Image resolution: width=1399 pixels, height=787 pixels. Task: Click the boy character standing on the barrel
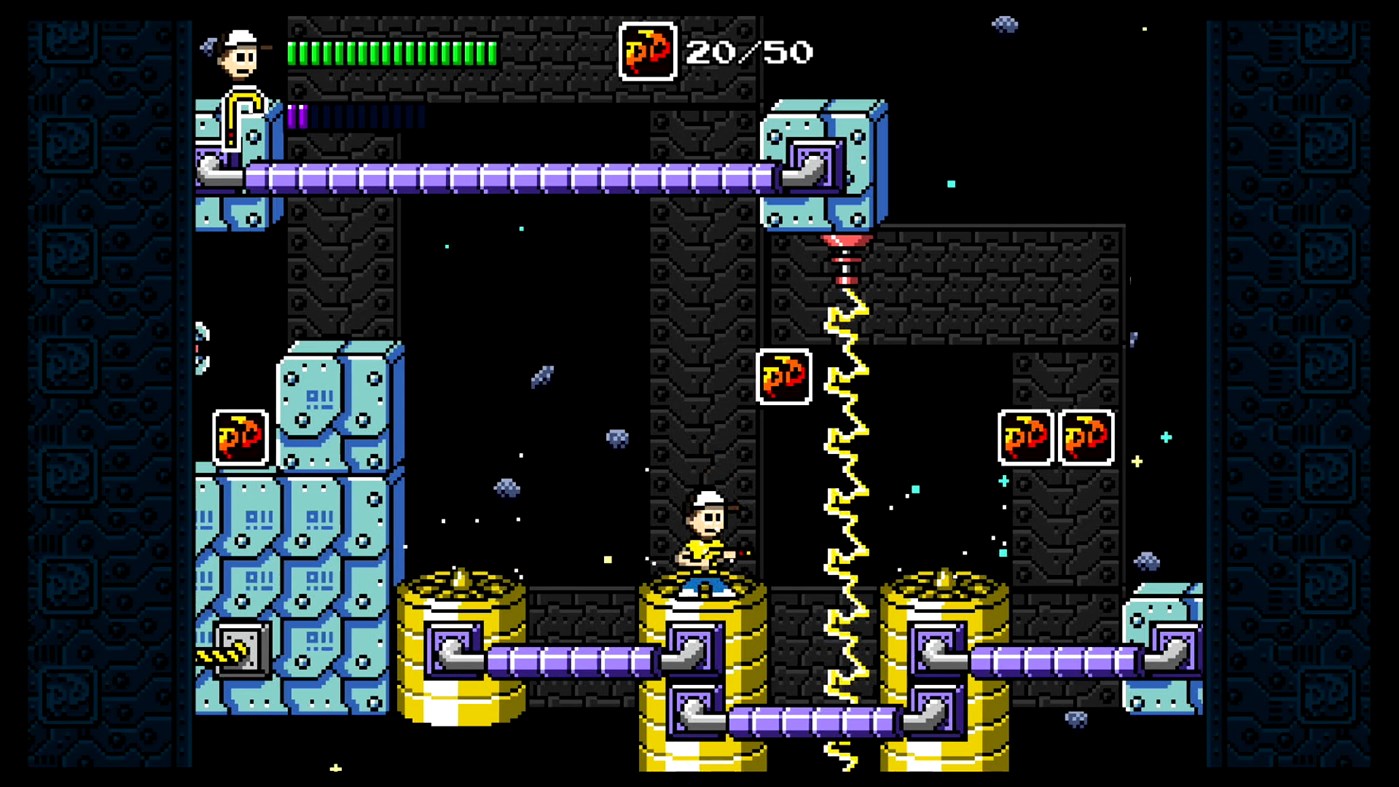(x=706, y=535)
